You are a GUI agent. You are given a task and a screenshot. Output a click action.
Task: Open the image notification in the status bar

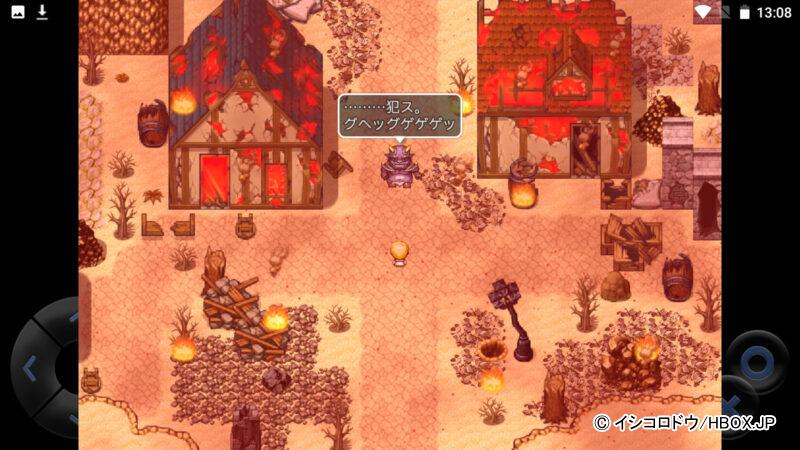[x=16, y=12]
